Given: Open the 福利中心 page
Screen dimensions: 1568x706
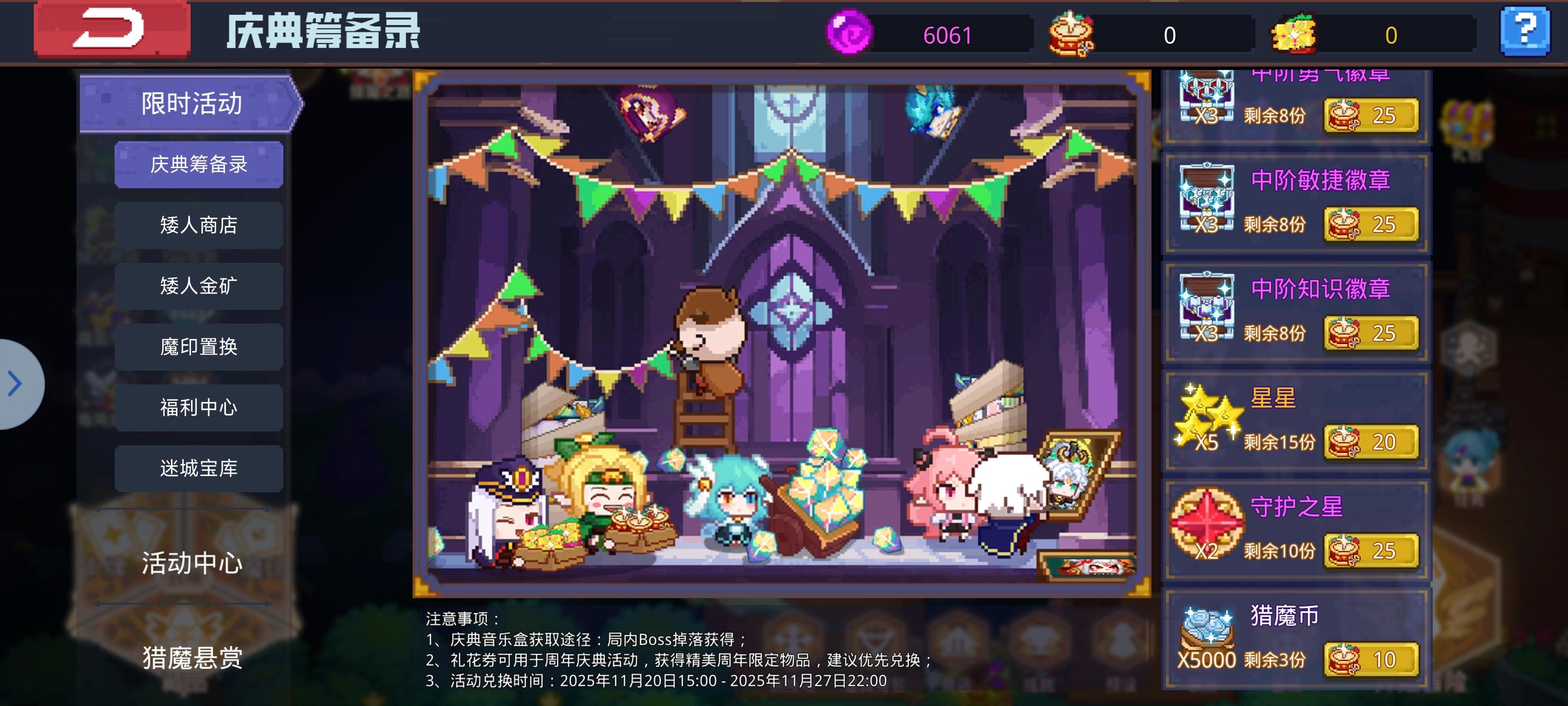Looking at the screenshot, I should [x=199, y=407].
